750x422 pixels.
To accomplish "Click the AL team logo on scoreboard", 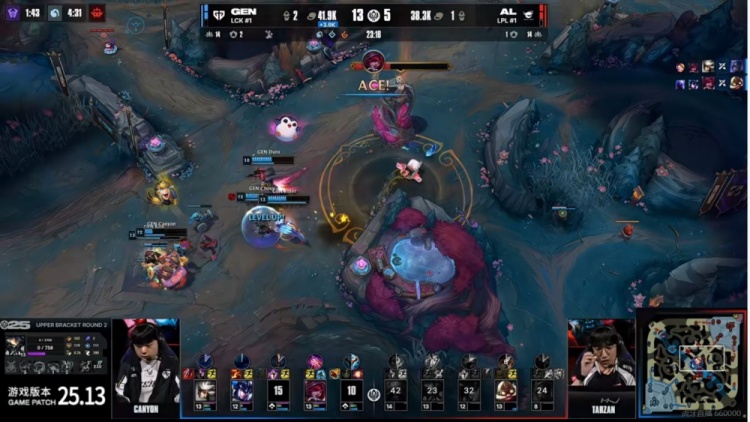I will point(528,14).
